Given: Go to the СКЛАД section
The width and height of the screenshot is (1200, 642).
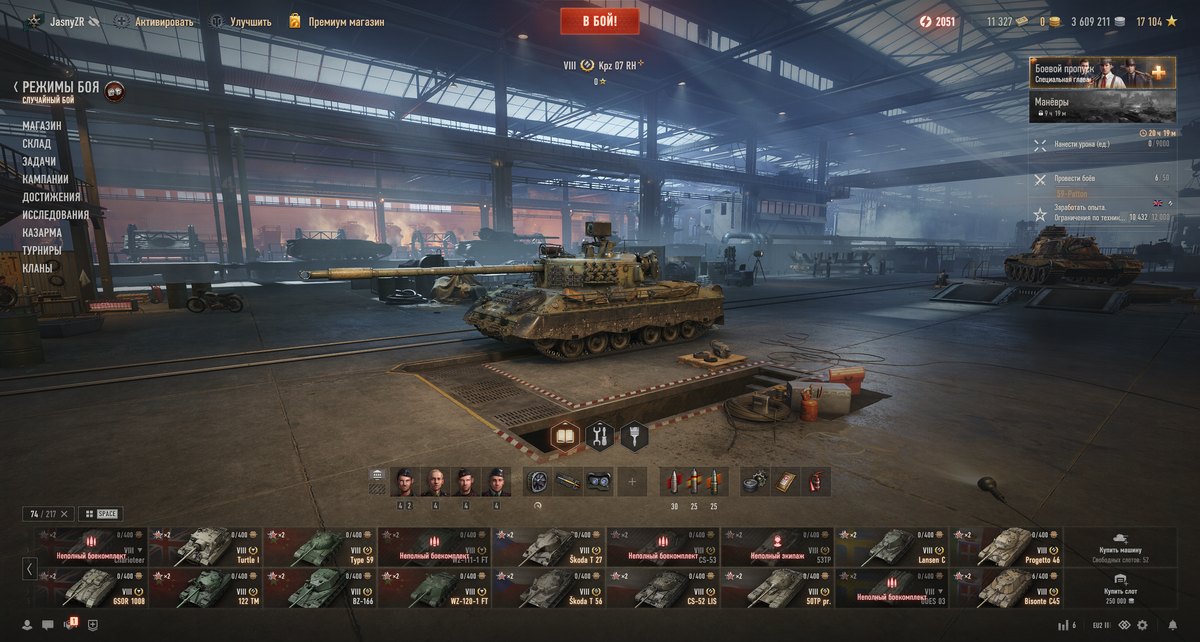Looking at the screenshot, I should tap(37, 144).
